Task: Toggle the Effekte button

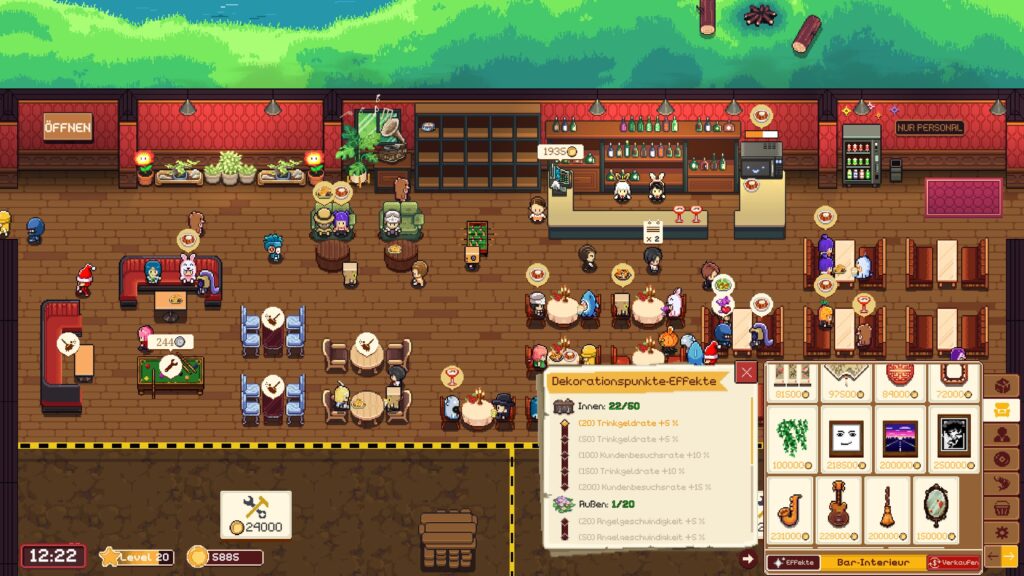Action: (x=792, y=563)
